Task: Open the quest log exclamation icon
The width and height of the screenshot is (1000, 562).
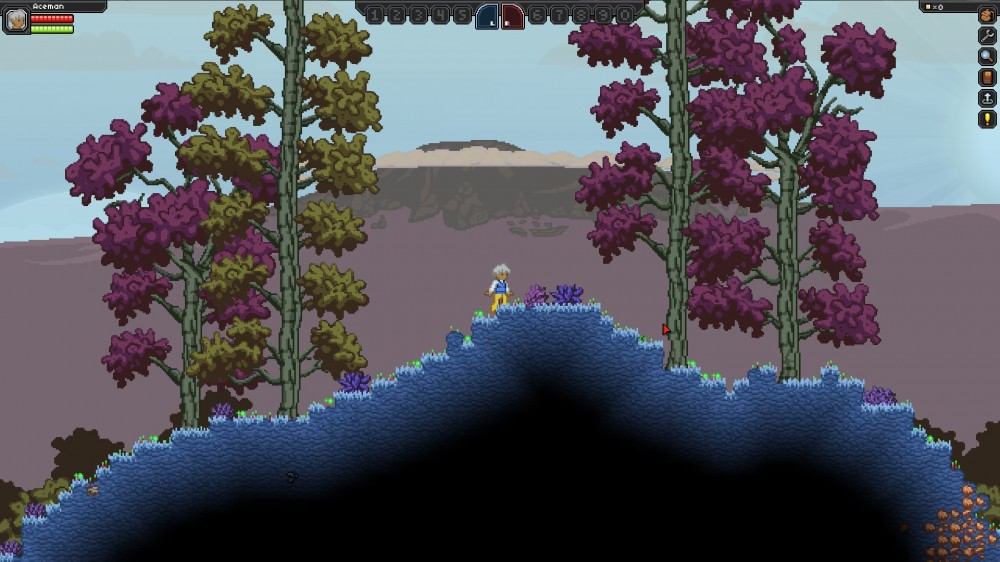Action: 986,119
